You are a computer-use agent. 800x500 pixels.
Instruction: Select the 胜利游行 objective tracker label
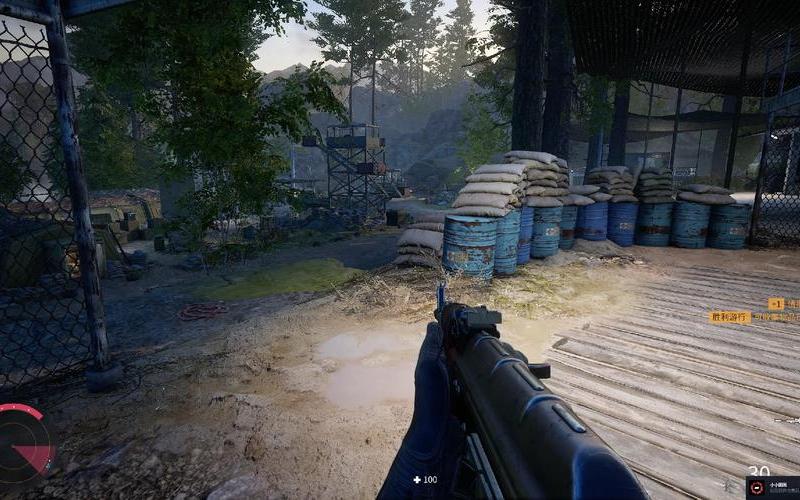(730, 317)
